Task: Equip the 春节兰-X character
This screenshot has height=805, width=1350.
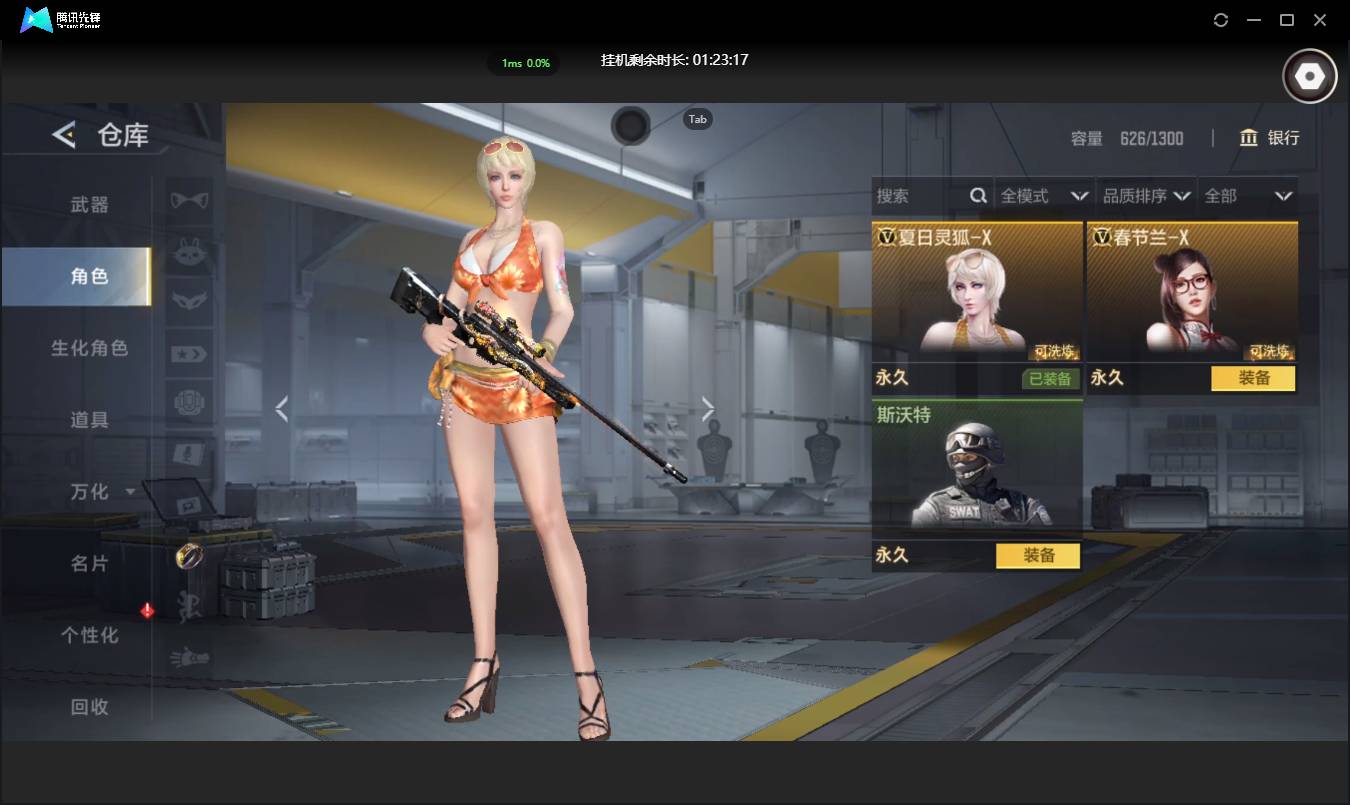Action: 1252,378
